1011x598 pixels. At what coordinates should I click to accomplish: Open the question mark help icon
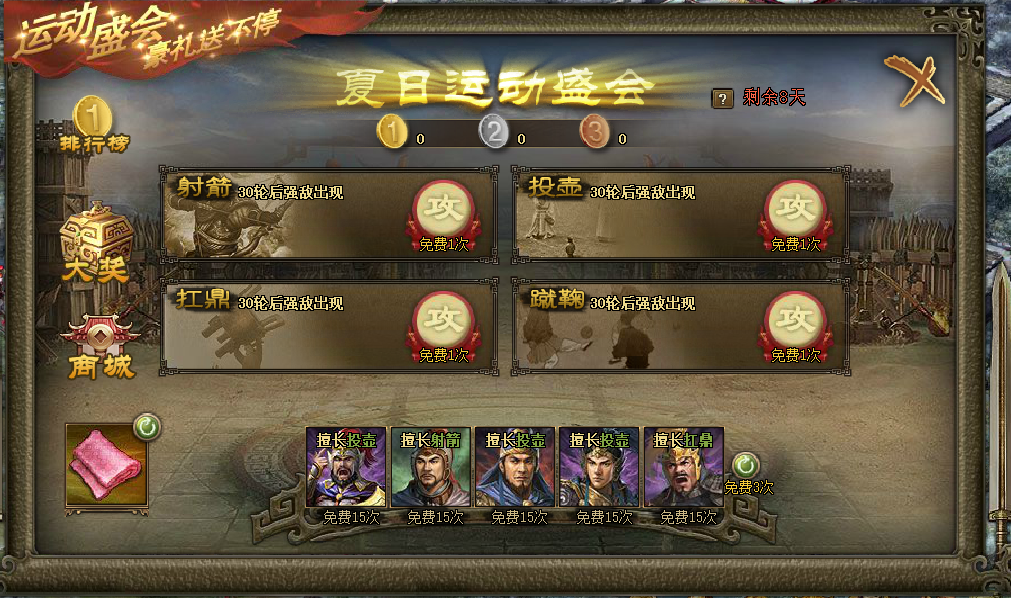[722, 98]
